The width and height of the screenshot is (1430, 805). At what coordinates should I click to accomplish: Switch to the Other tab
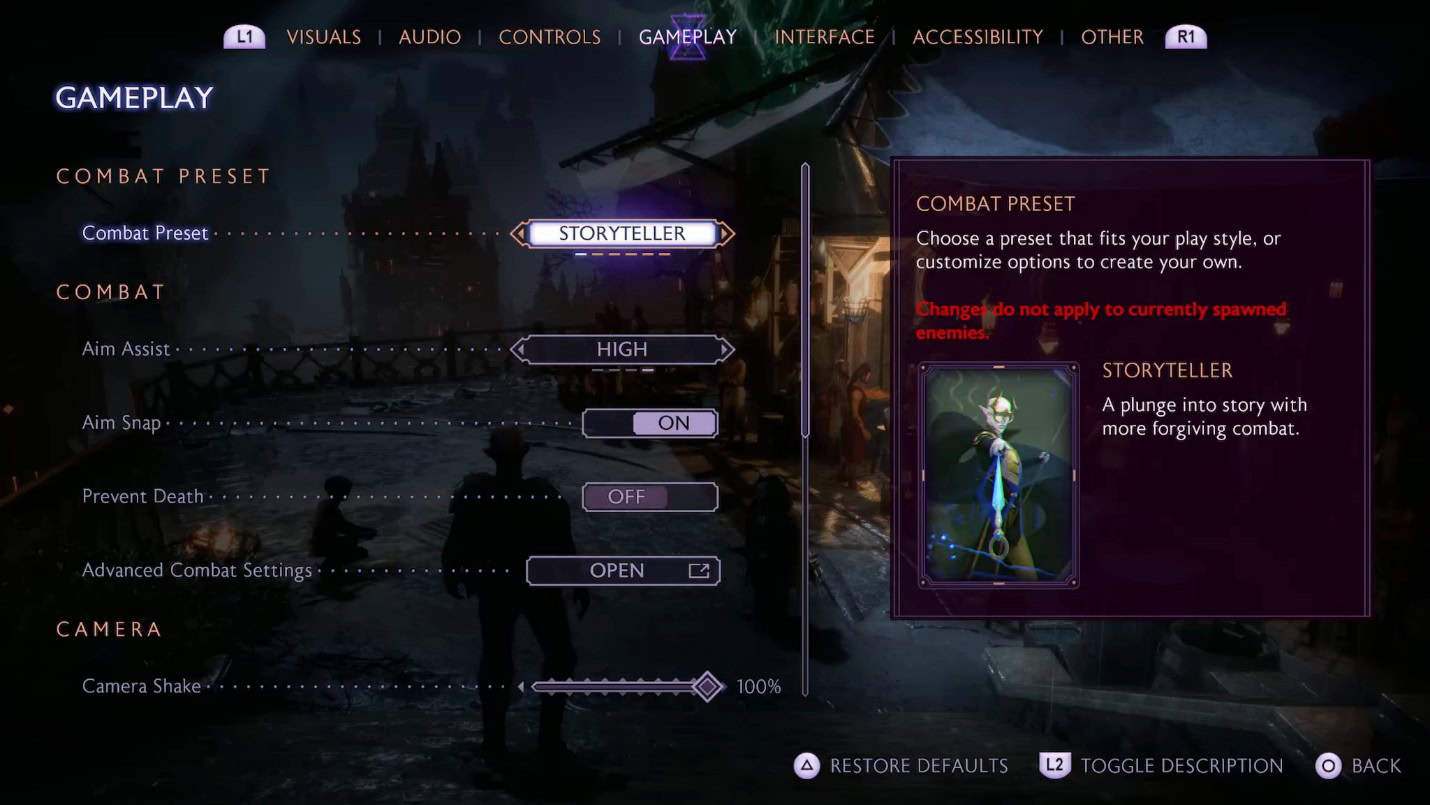tap(1112, 37)
